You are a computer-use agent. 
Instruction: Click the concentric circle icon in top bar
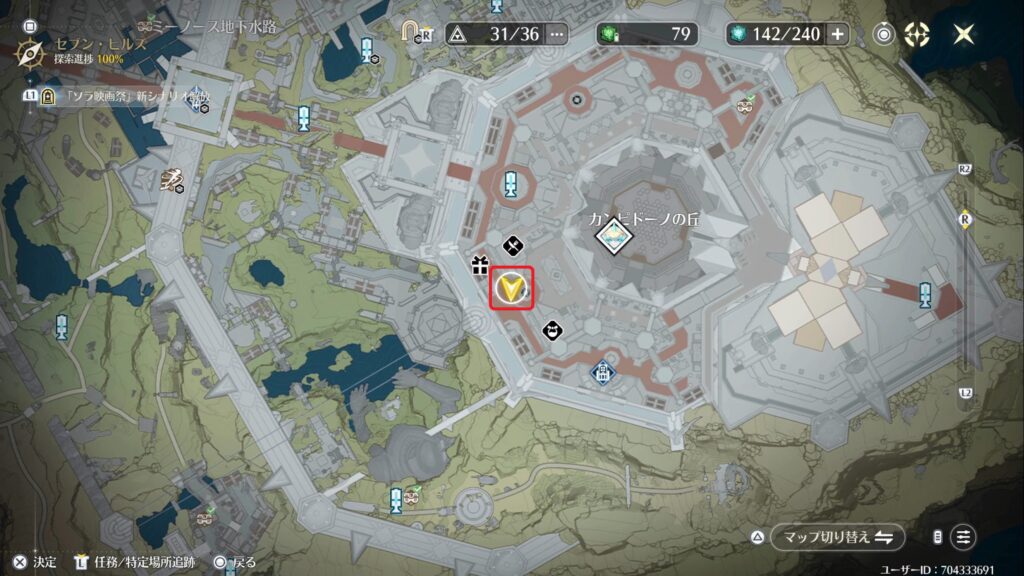[x=885, y=34]
